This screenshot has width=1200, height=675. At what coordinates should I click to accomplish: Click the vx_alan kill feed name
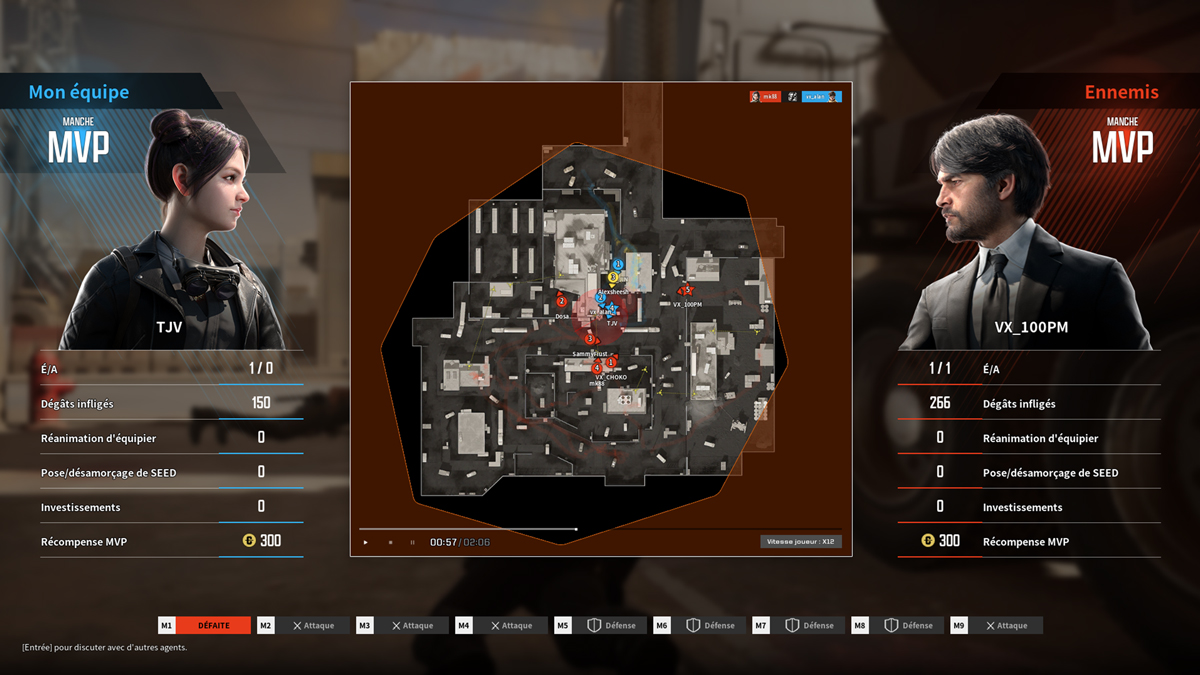821,97
